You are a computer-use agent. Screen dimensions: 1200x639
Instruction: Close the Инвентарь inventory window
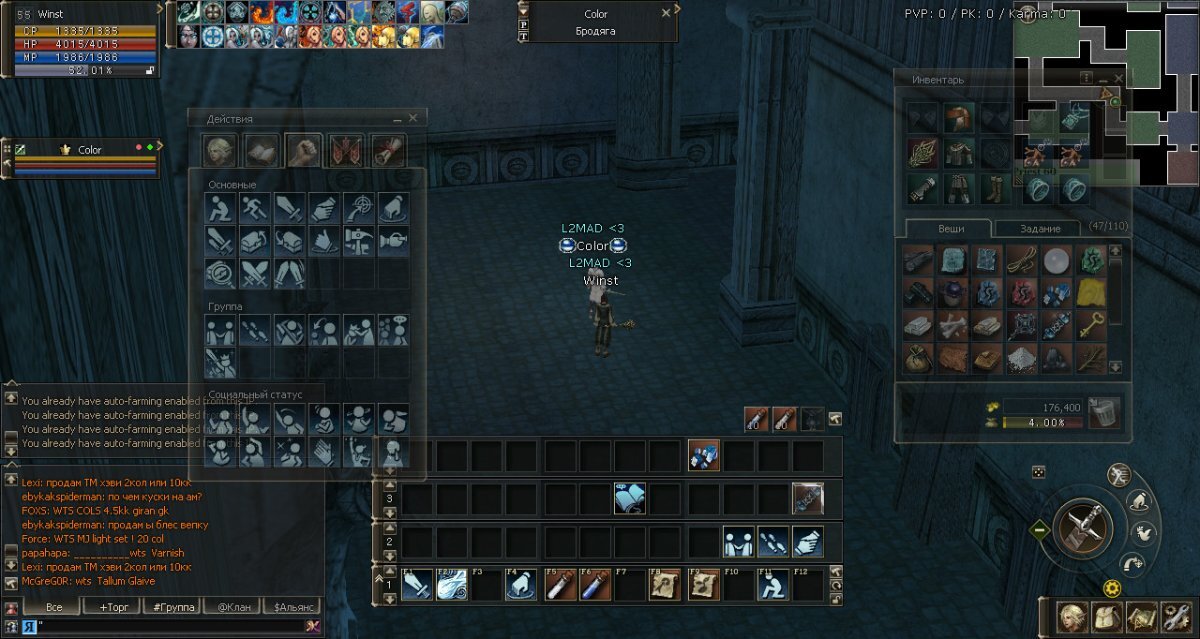coord(1120,79)
